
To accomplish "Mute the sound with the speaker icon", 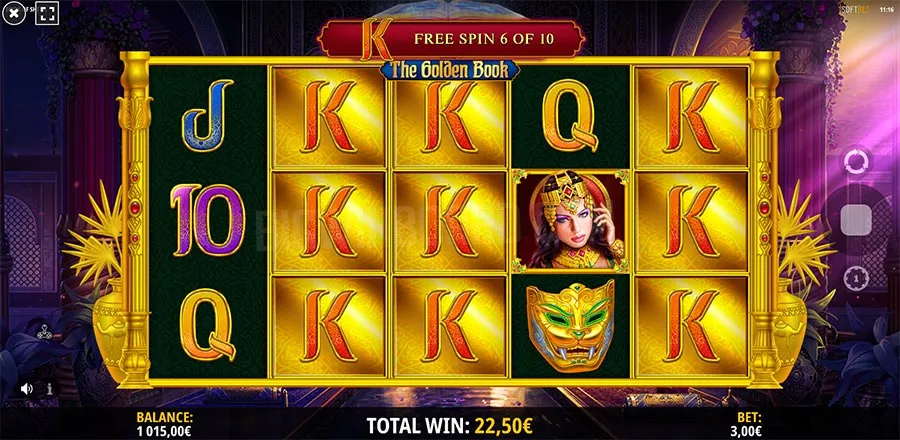I will (26, 388).
